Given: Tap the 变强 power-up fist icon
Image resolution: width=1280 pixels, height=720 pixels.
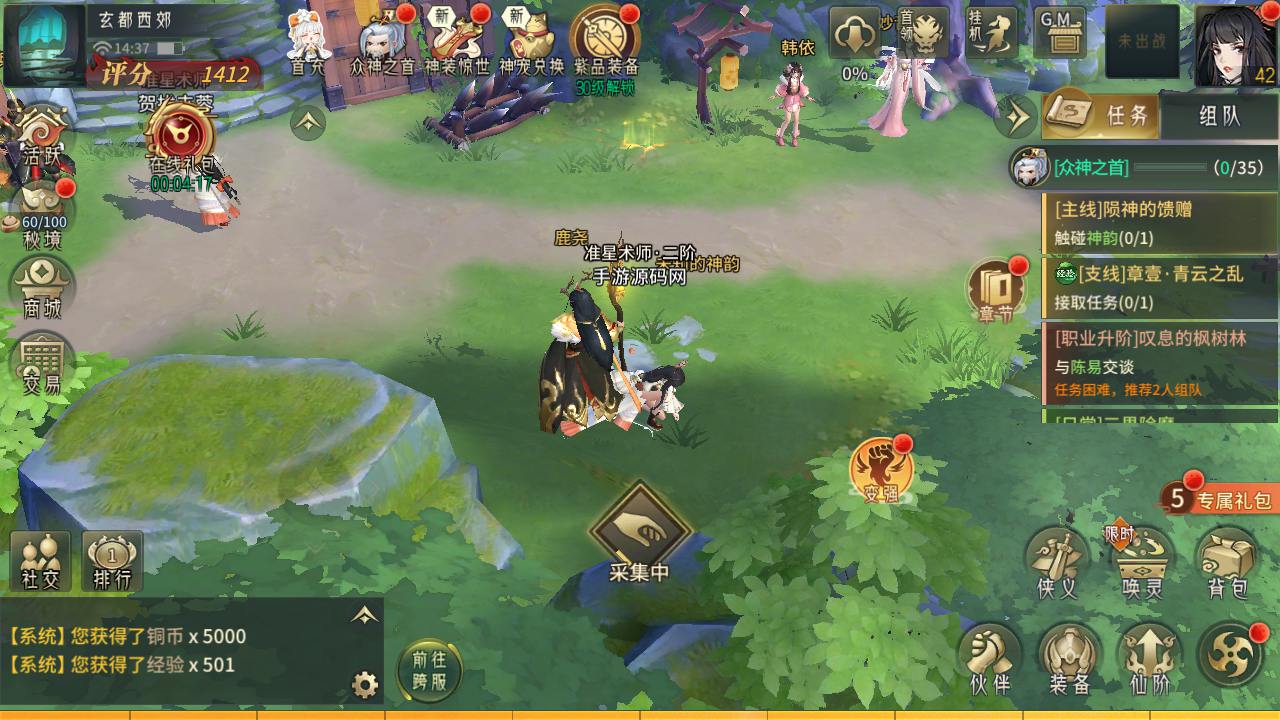Looking at the screenshot, I should coord(881,472).
